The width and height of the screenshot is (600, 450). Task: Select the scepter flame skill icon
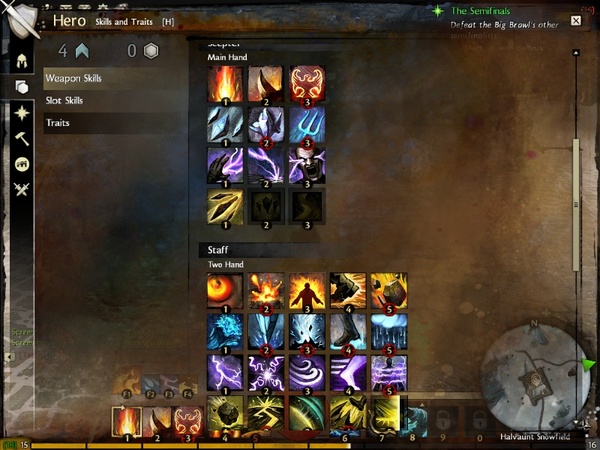(x=225, y=84)
